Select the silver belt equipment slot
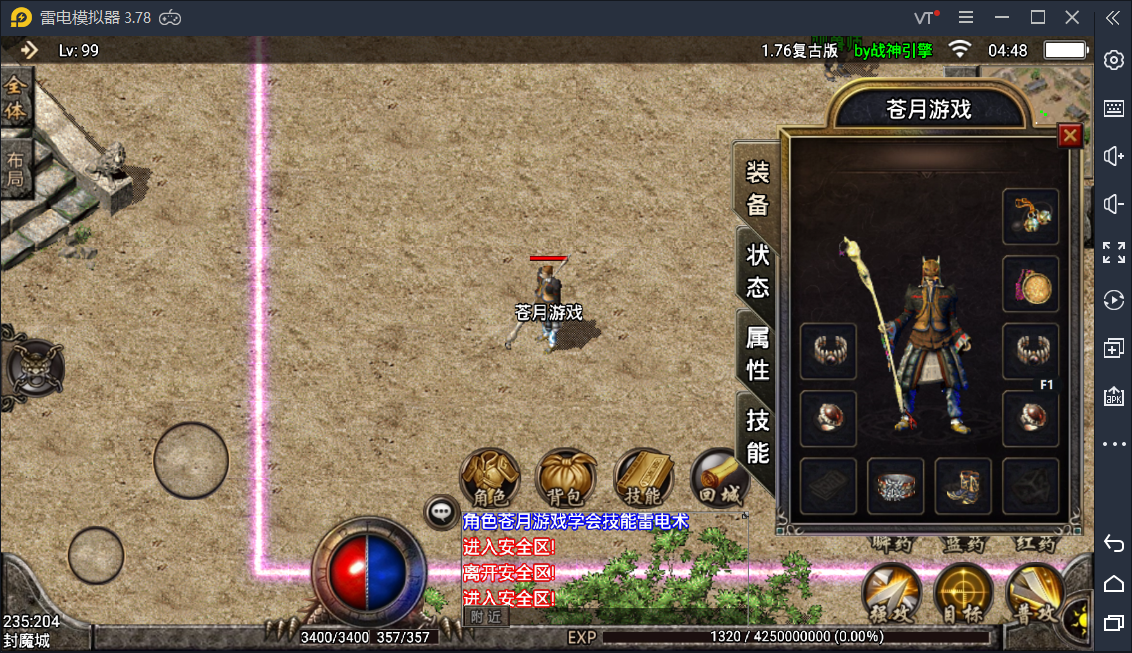The image size is (1132, 653). [x=895, y=486]
